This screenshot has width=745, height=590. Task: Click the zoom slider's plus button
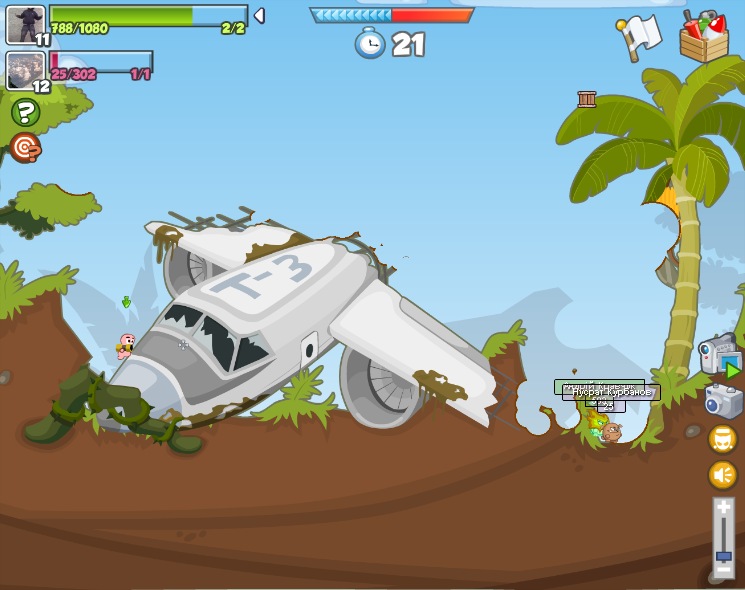click(723, 508)
